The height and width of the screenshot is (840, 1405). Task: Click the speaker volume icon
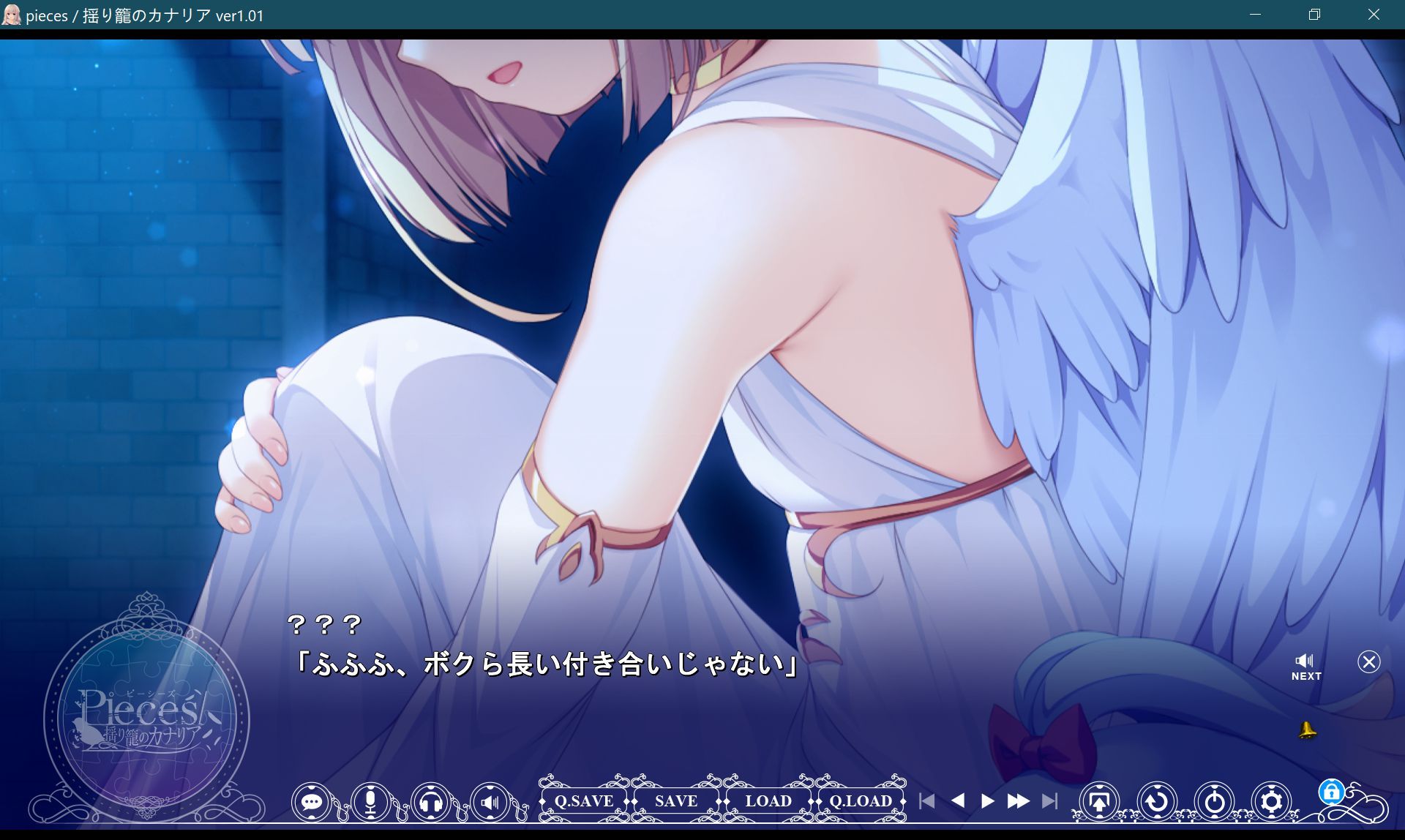click(489, 802)
